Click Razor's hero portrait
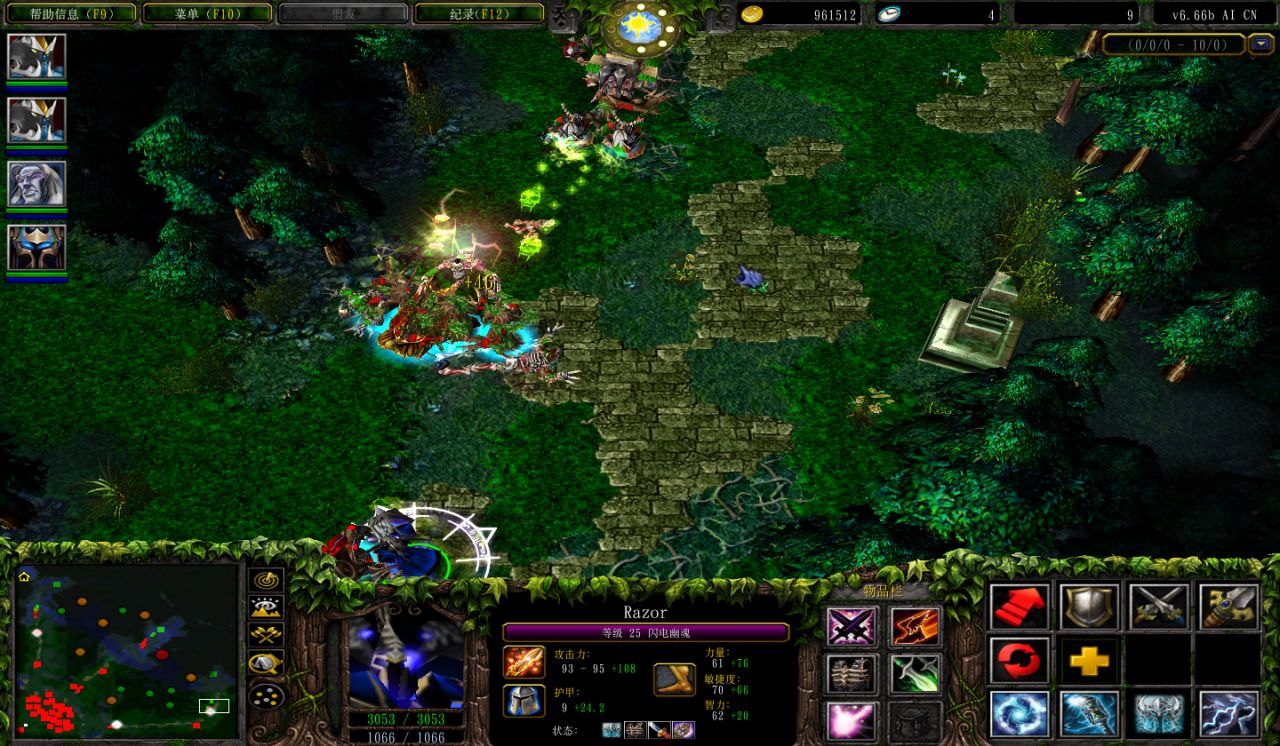Image resolution: width=1280 pixels, height=746 pixels. click(405, 660)
